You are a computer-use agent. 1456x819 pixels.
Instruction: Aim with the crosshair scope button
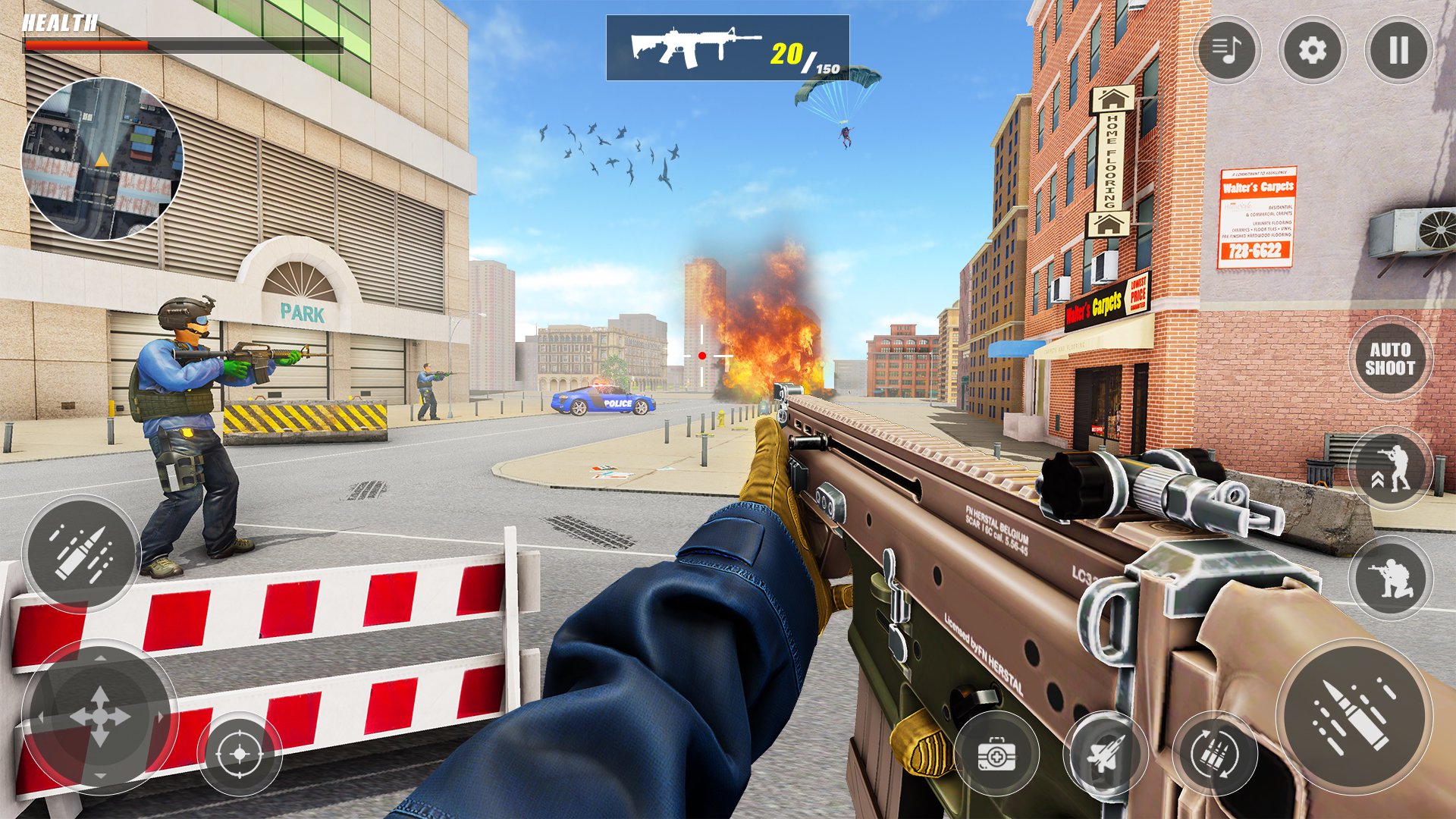pos(240,754)
